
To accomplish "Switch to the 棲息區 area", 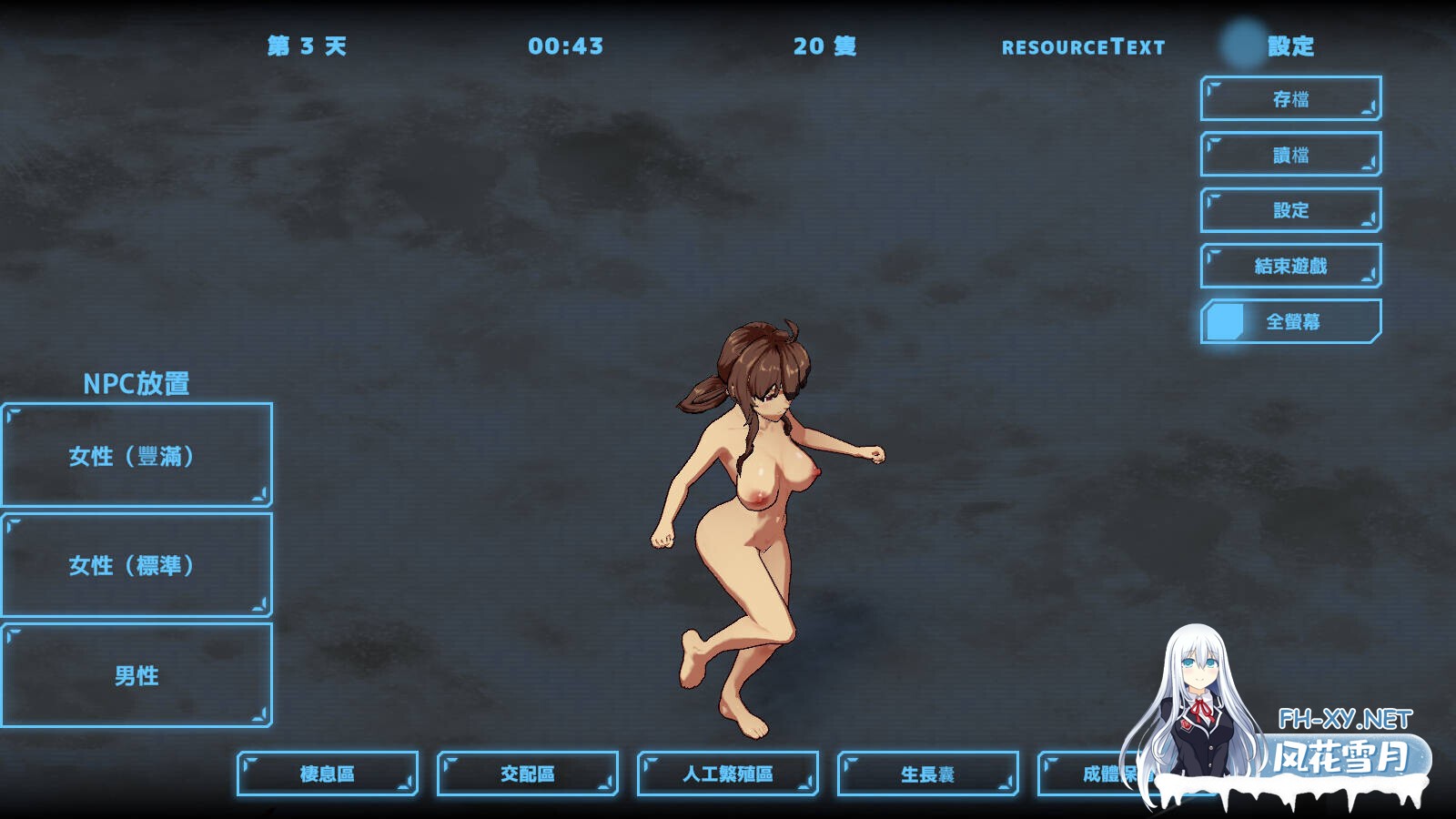I will tap(328, 773).
